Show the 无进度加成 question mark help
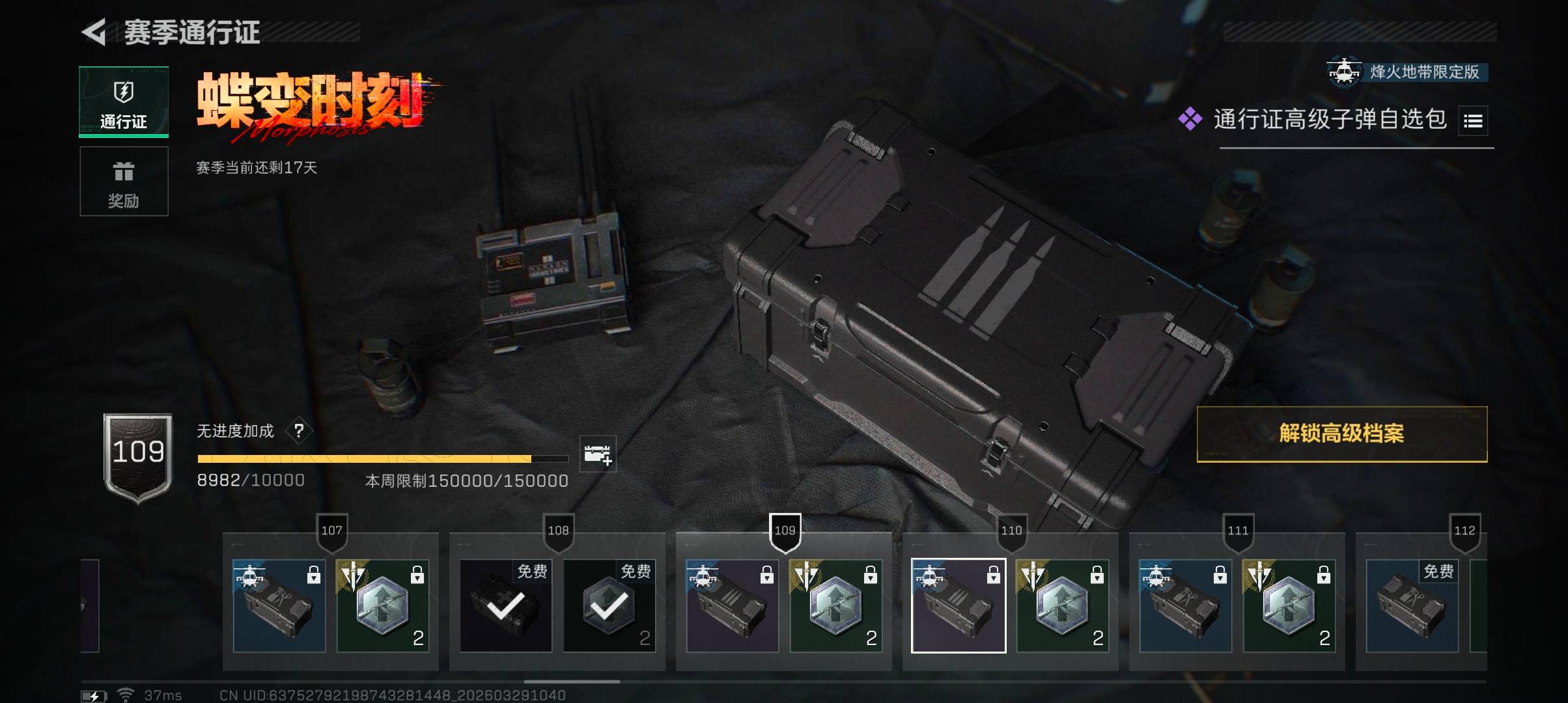Viewport: 1568px width, 703px height. click(299, 431)
